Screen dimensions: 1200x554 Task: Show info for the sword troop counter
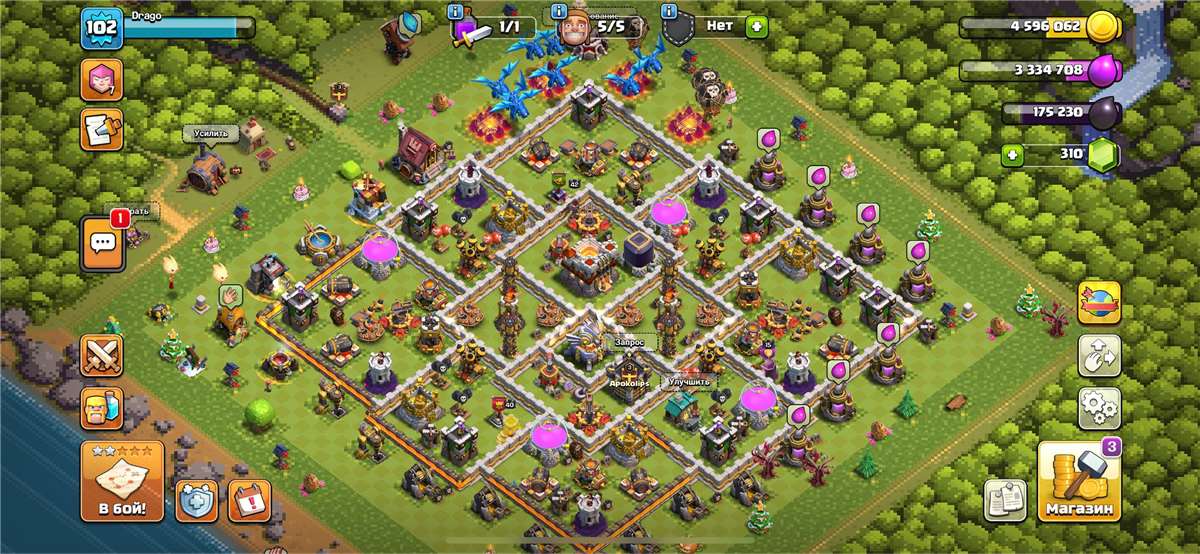click(x=455, y=12)
